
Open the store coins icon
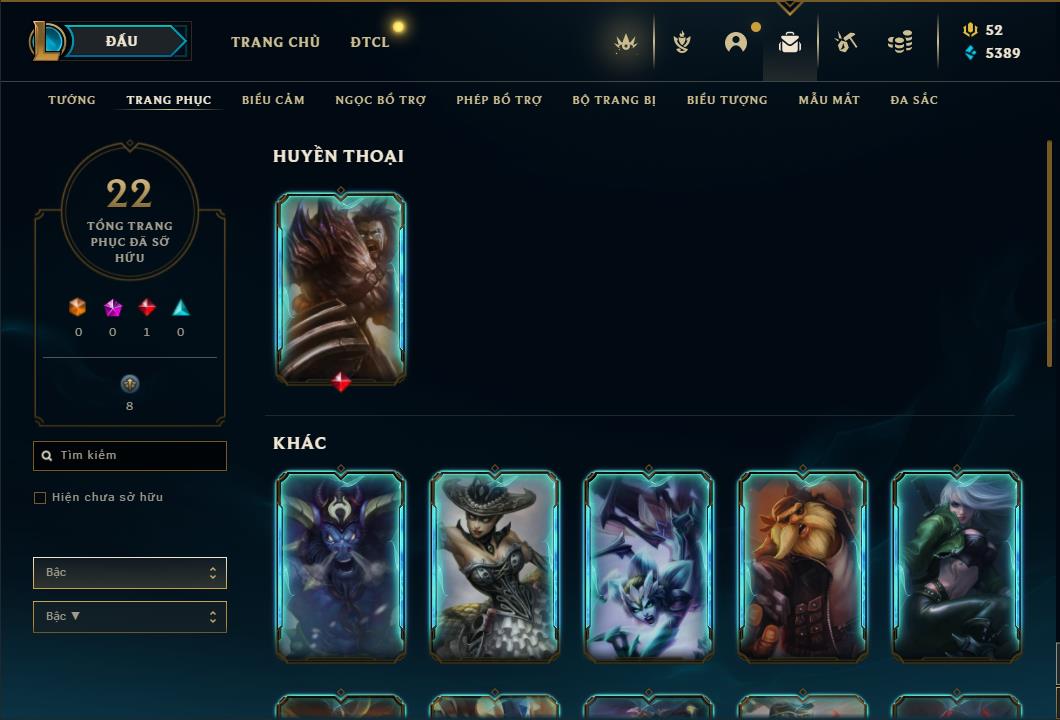900,42
